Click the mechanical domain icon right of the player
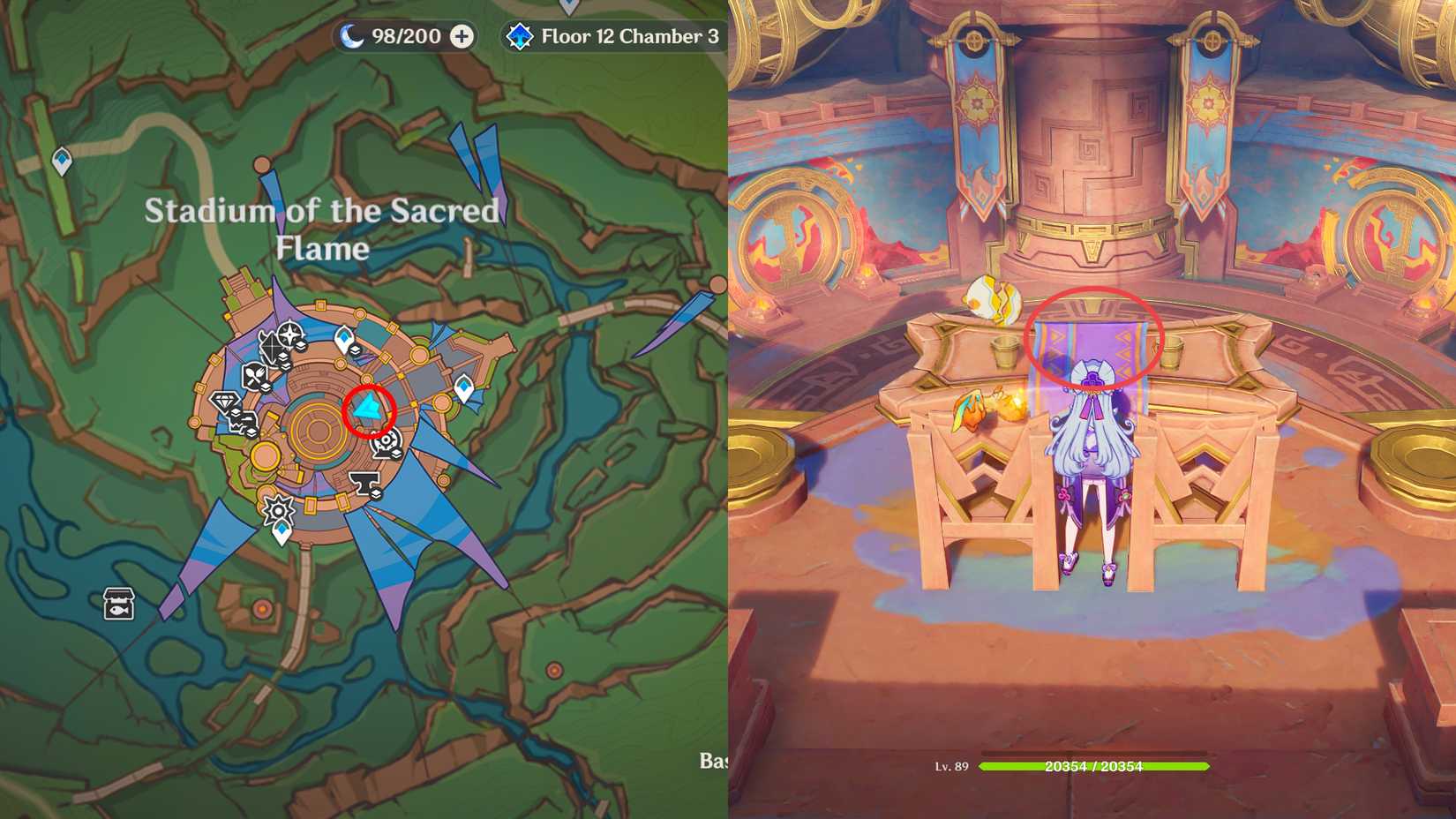The image size is (1456, 819). click(386, 441)
